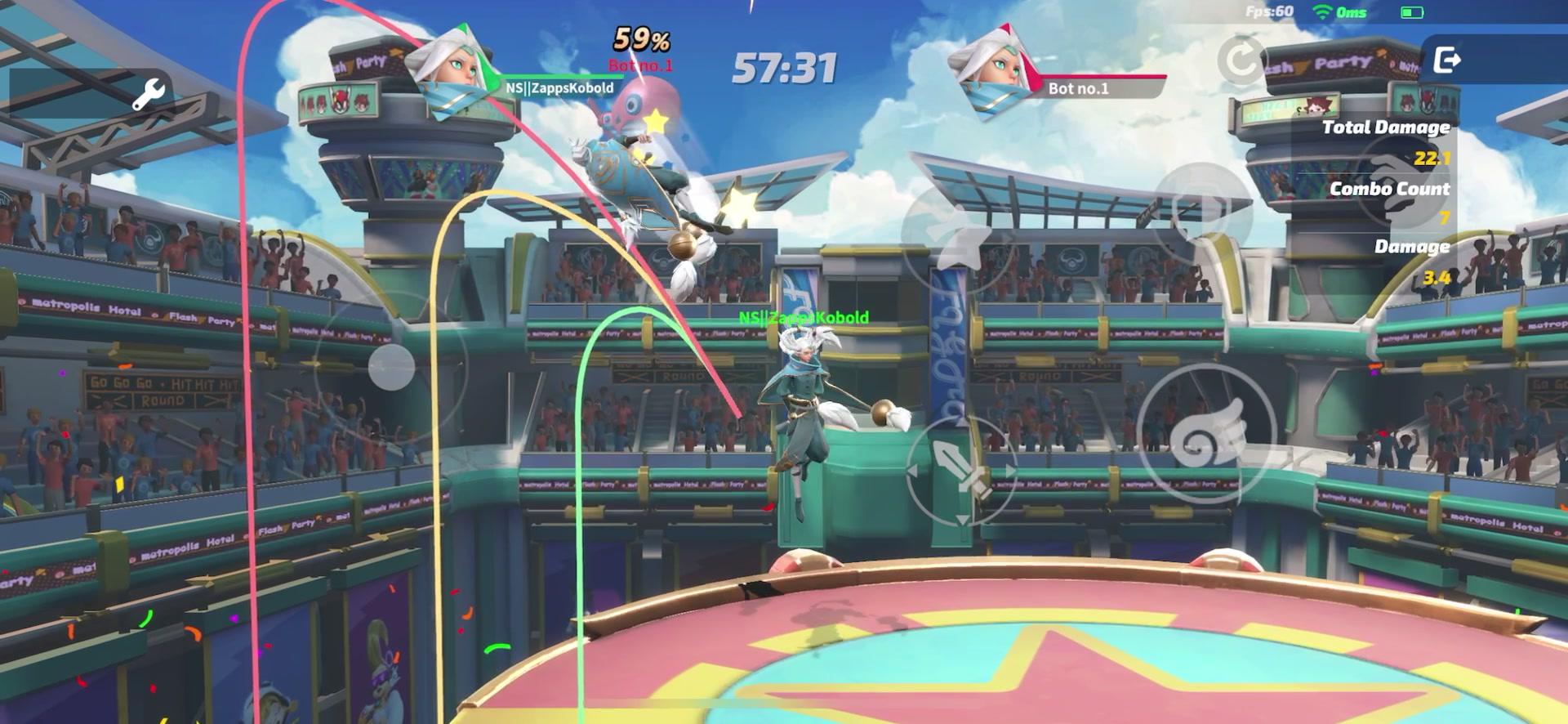Exit the training match
Image resolution: width=1568 pixels, height=724 pixels.
(x=1447, y=60)
